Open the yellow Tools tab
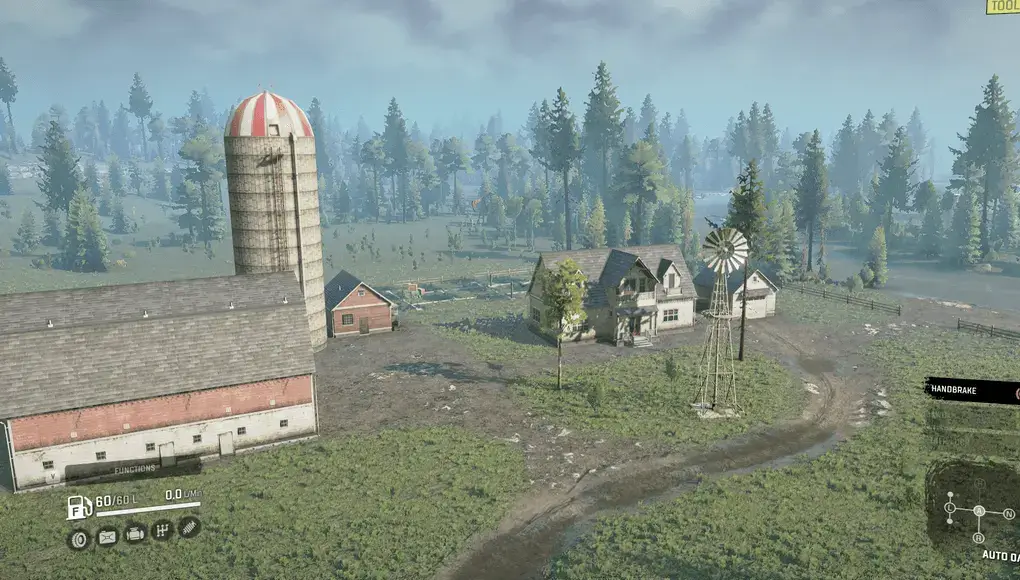This screenshot has width=1020, height=580. coord(1003,6)
